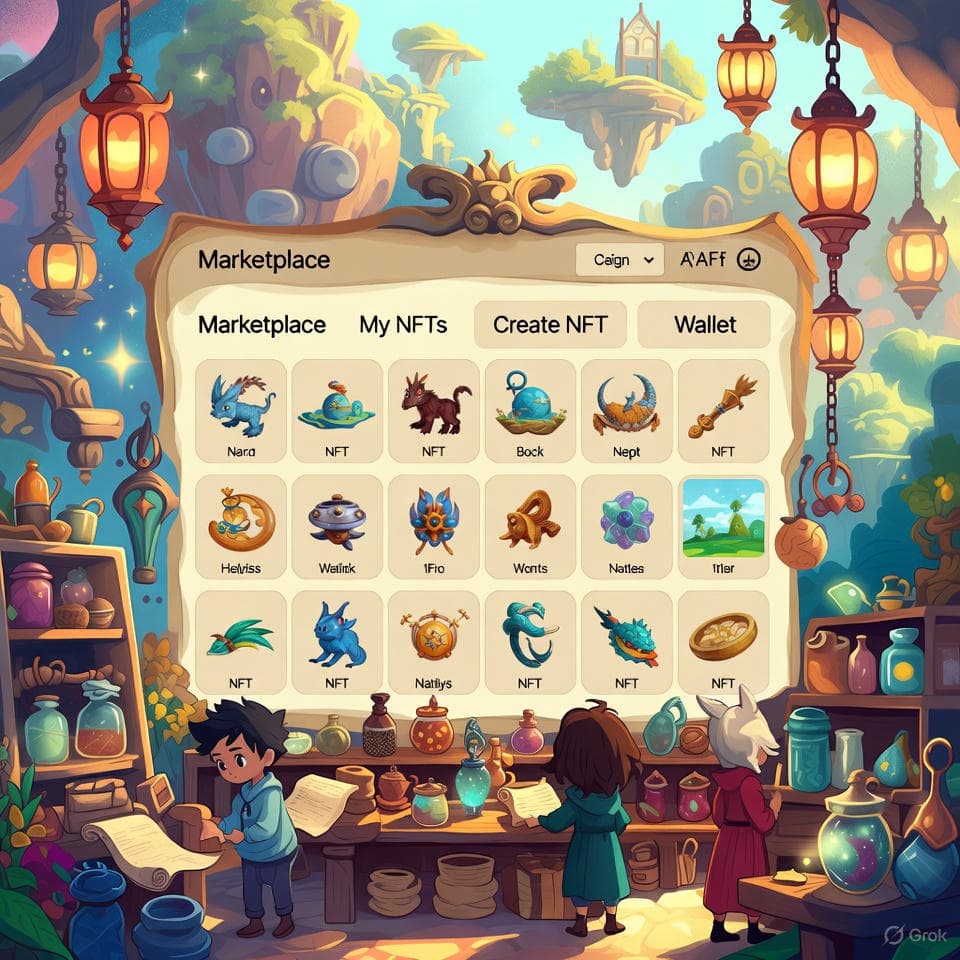Screen dimensions: 960x960
Task: Select the Wonts brown creature item
Action: click(x=530, y=525)
